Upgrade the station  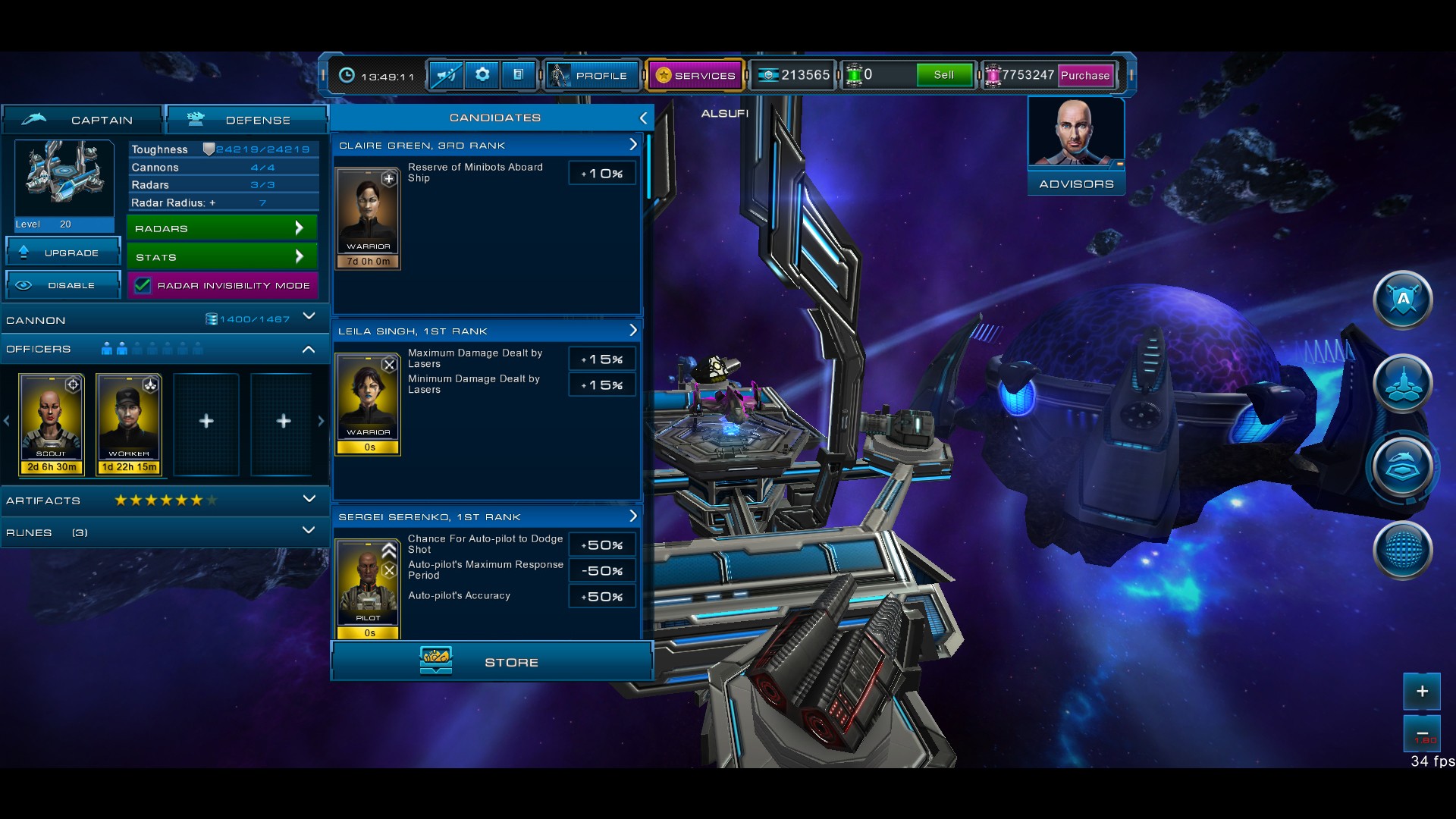tap(64, 253)
